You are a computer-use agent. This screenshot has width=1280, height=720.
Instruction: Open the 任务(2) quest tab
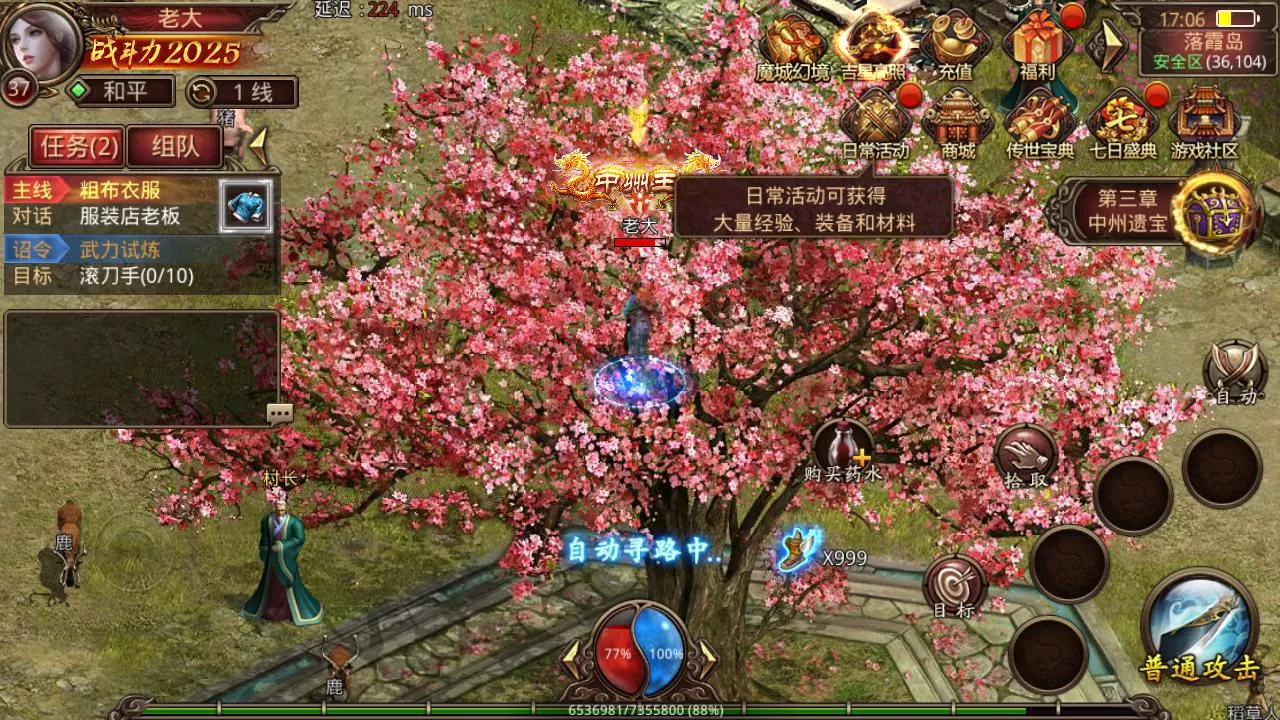click(79, 148)
